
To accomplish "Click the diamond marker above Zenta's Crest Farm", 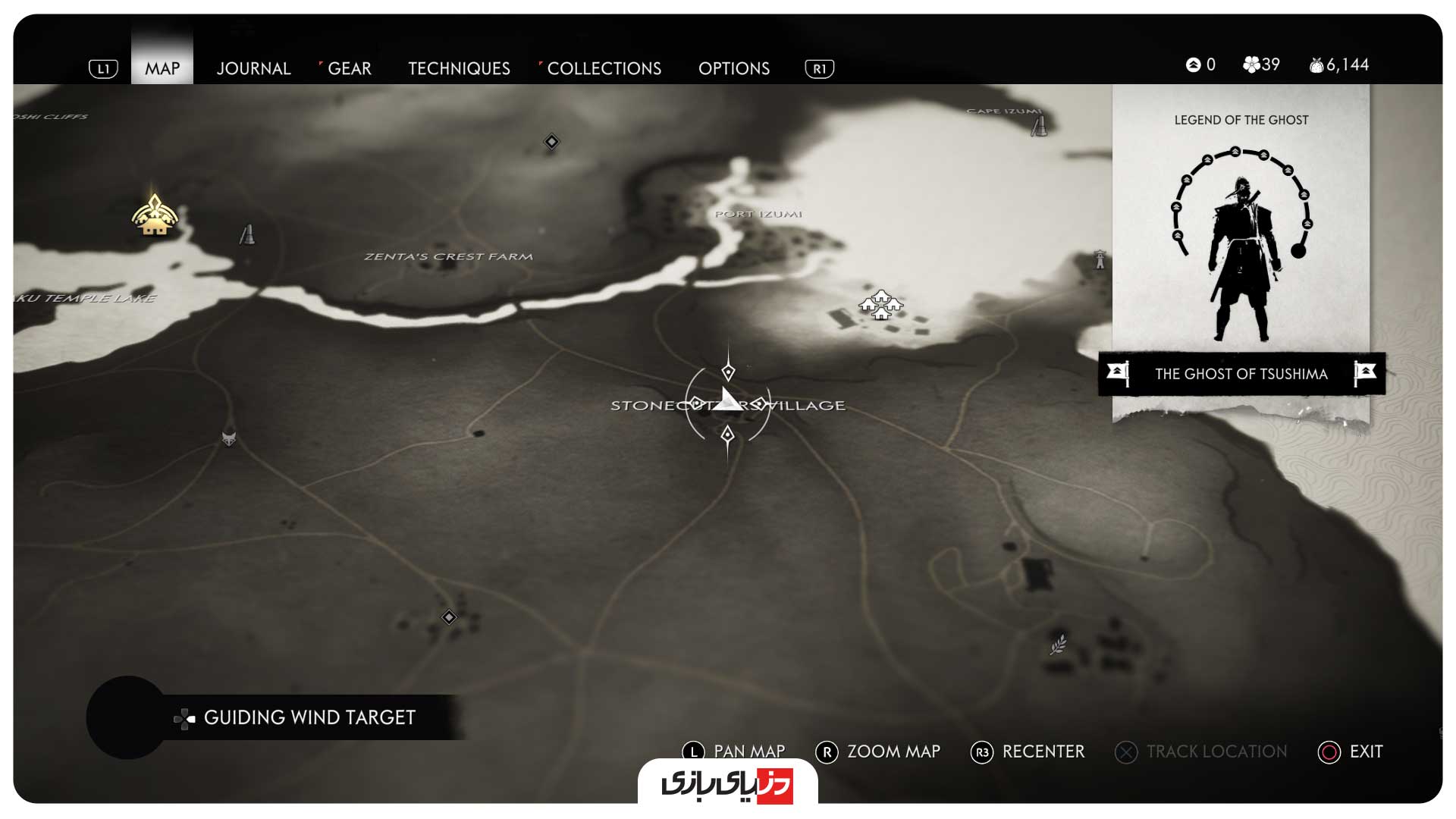I will 551,142.
